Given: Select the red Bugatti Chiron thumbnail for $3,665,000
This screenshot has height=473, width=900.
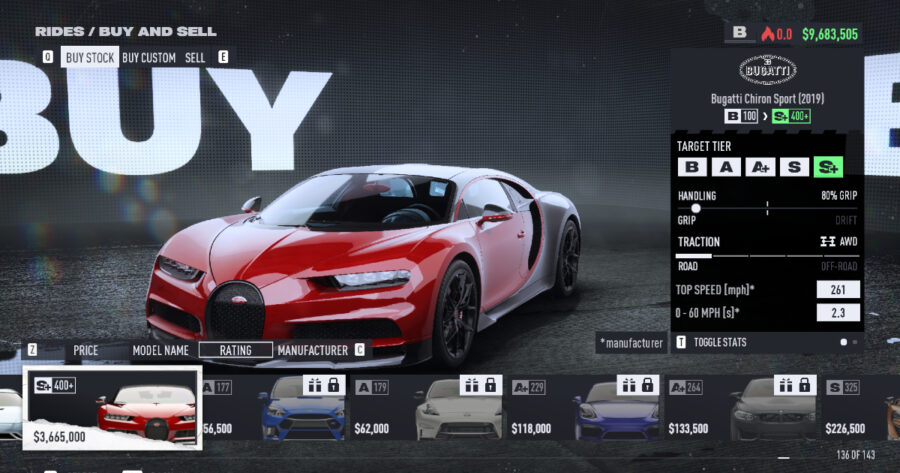Looking at the screenshot, I should tap(112, 409).
